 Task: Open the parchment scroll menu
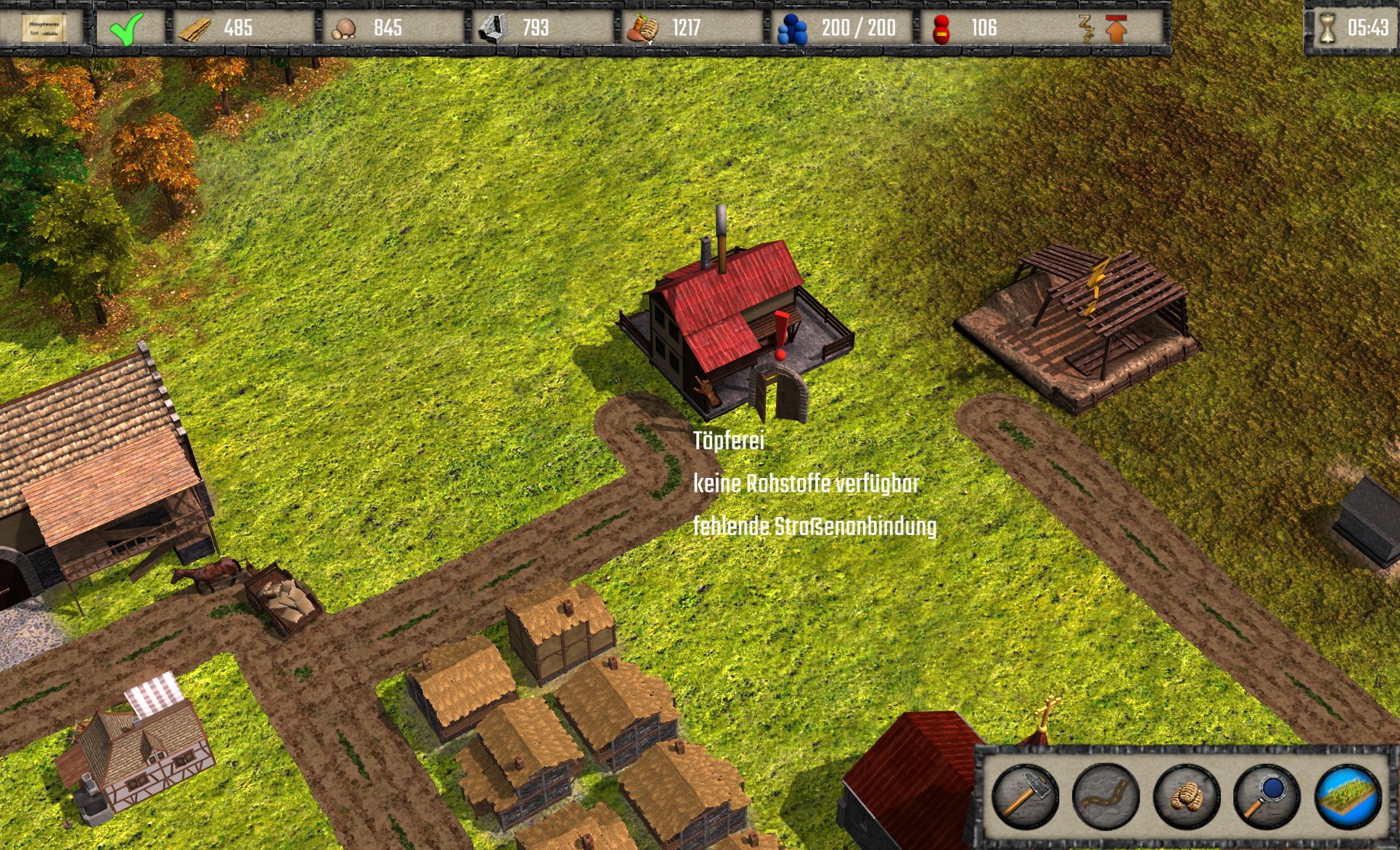[x=43, y=28]
